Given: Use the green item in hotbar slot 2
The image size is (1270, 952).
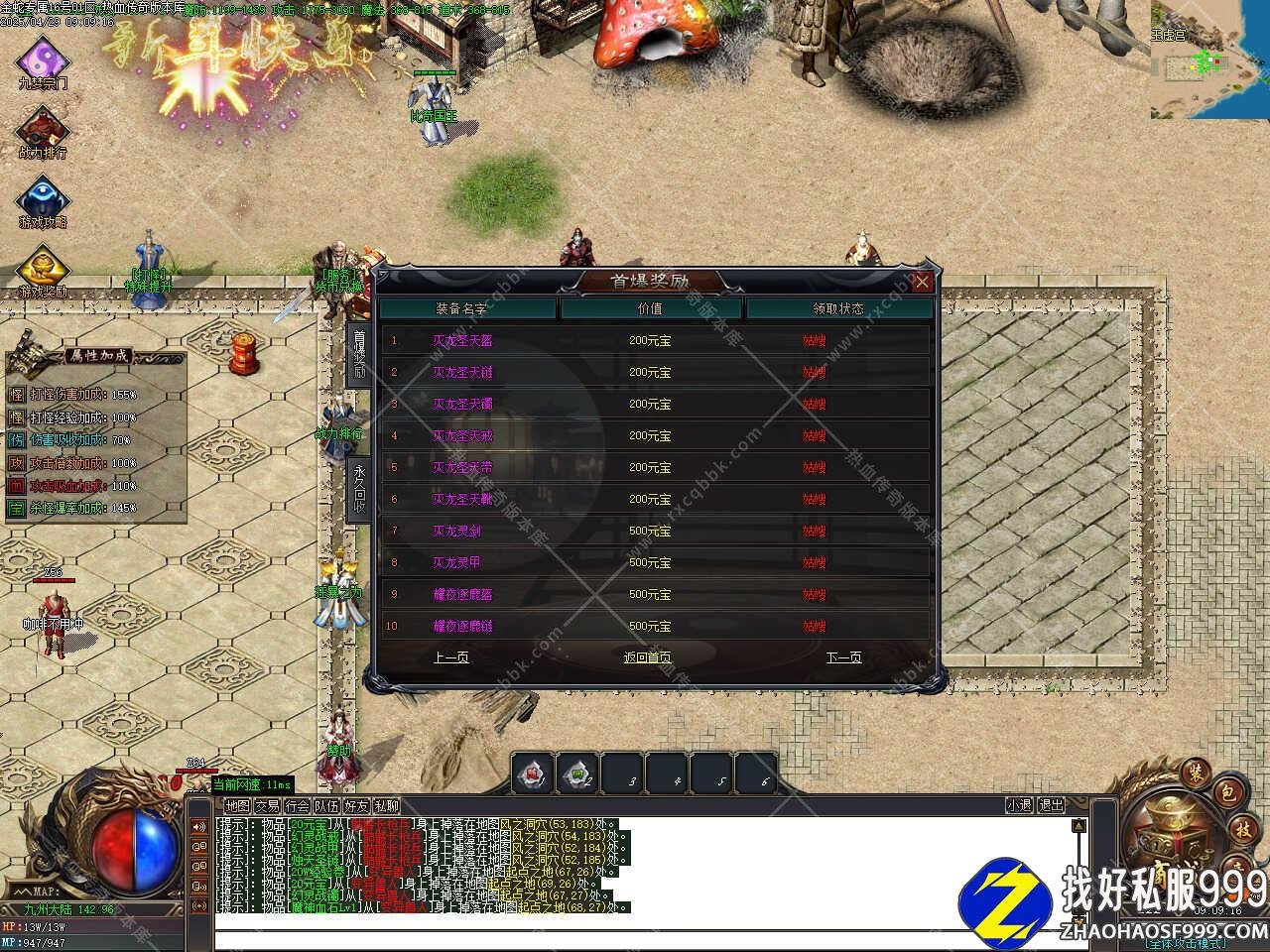Looking at the screenshot, I should pos(577,774).
